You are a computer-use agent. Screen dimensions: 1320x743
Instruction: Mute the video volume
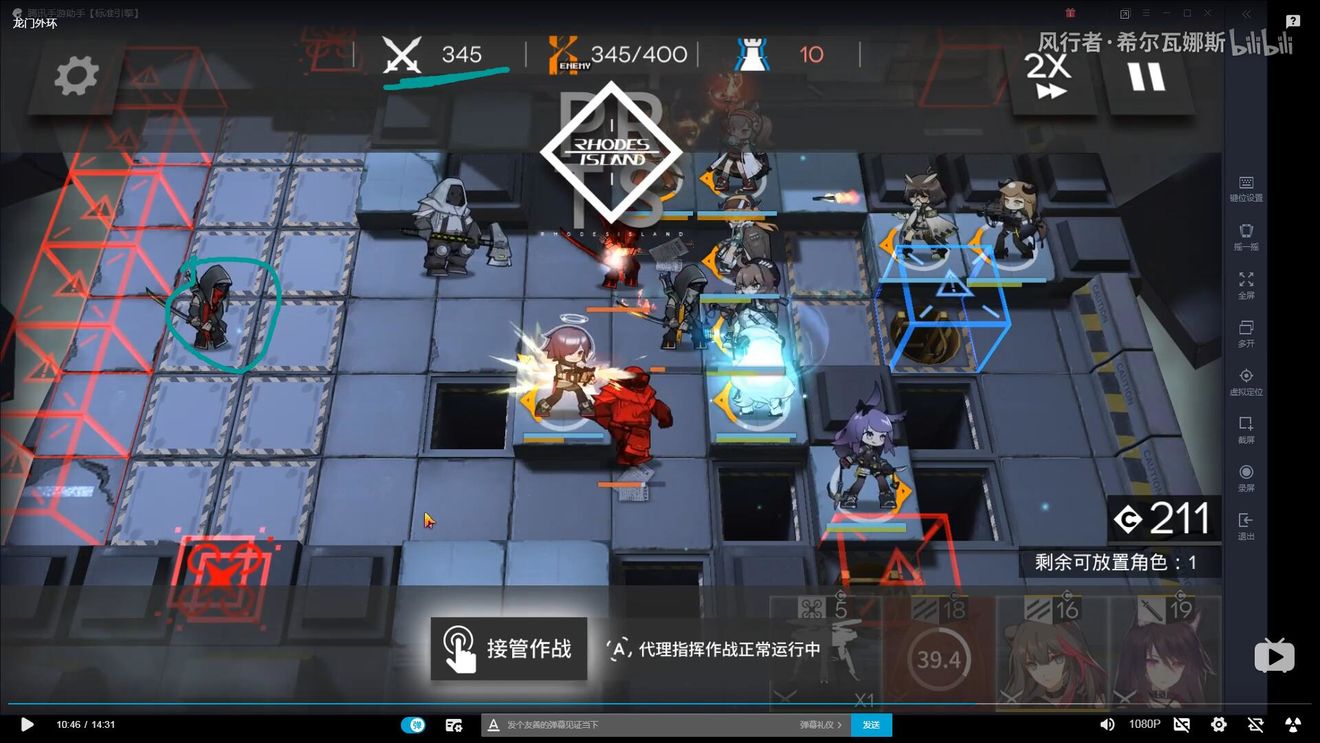tap(1106, 724)
